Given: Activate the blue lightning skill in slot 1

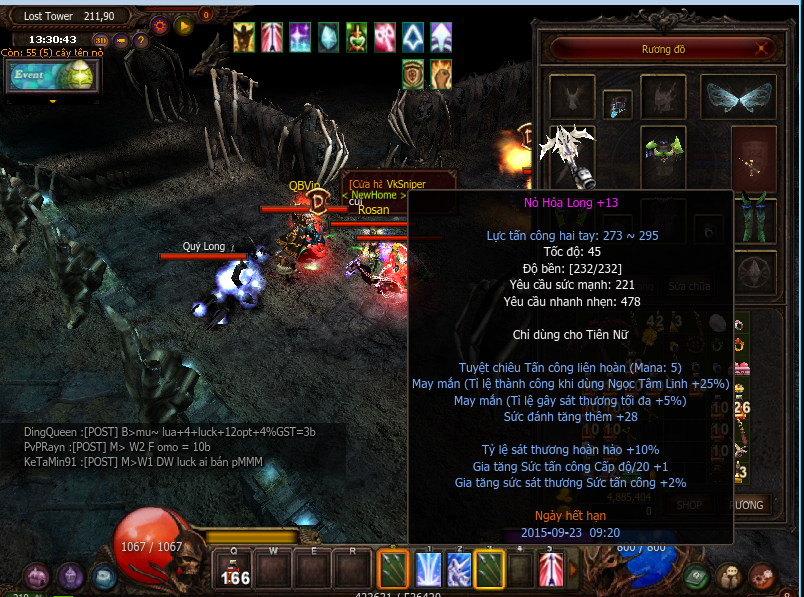Looking at the screenshot, I should [428, 569].
